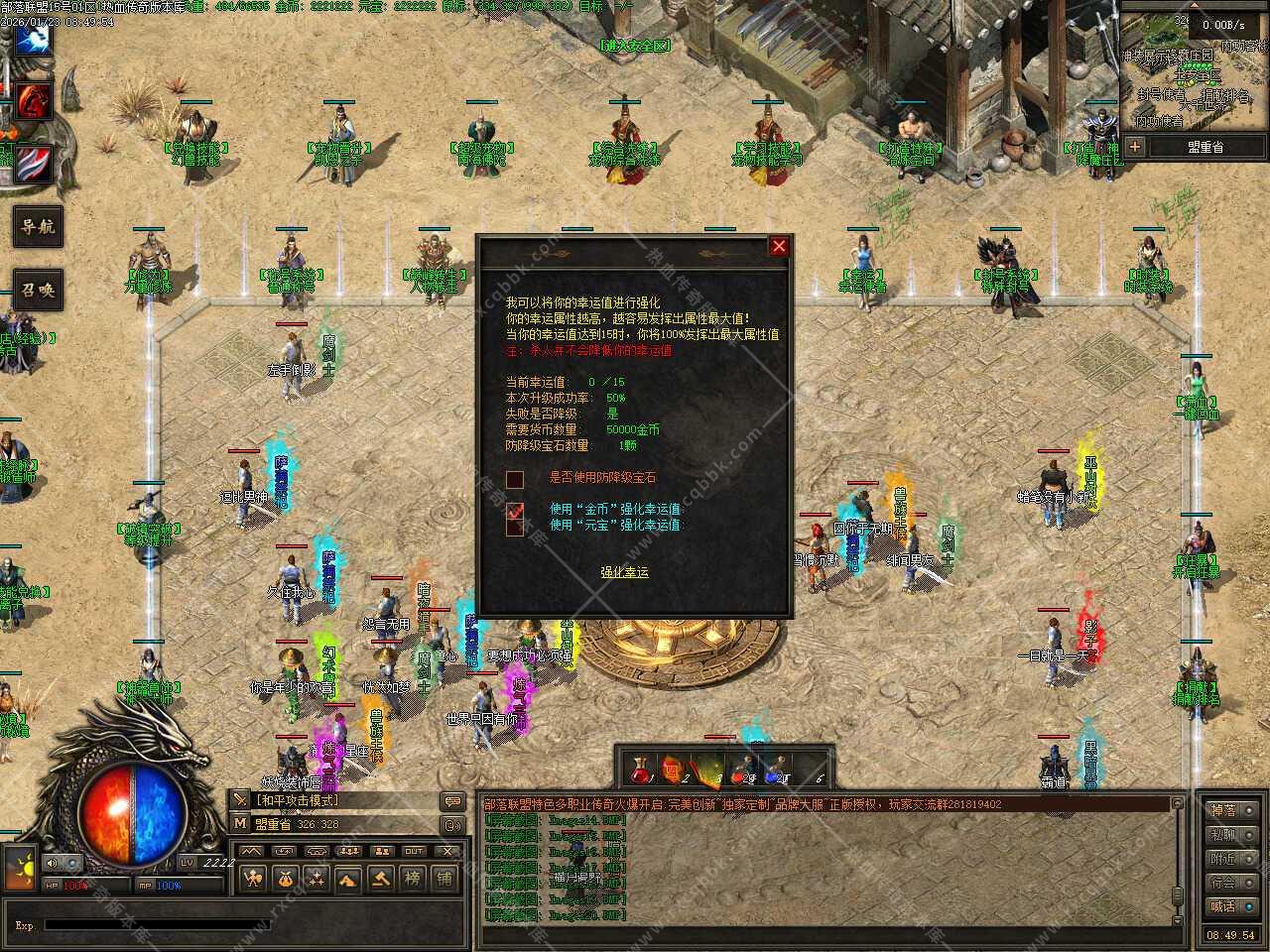Open the 铺 shop button
Screen dimensions: 1270x952
444,878
